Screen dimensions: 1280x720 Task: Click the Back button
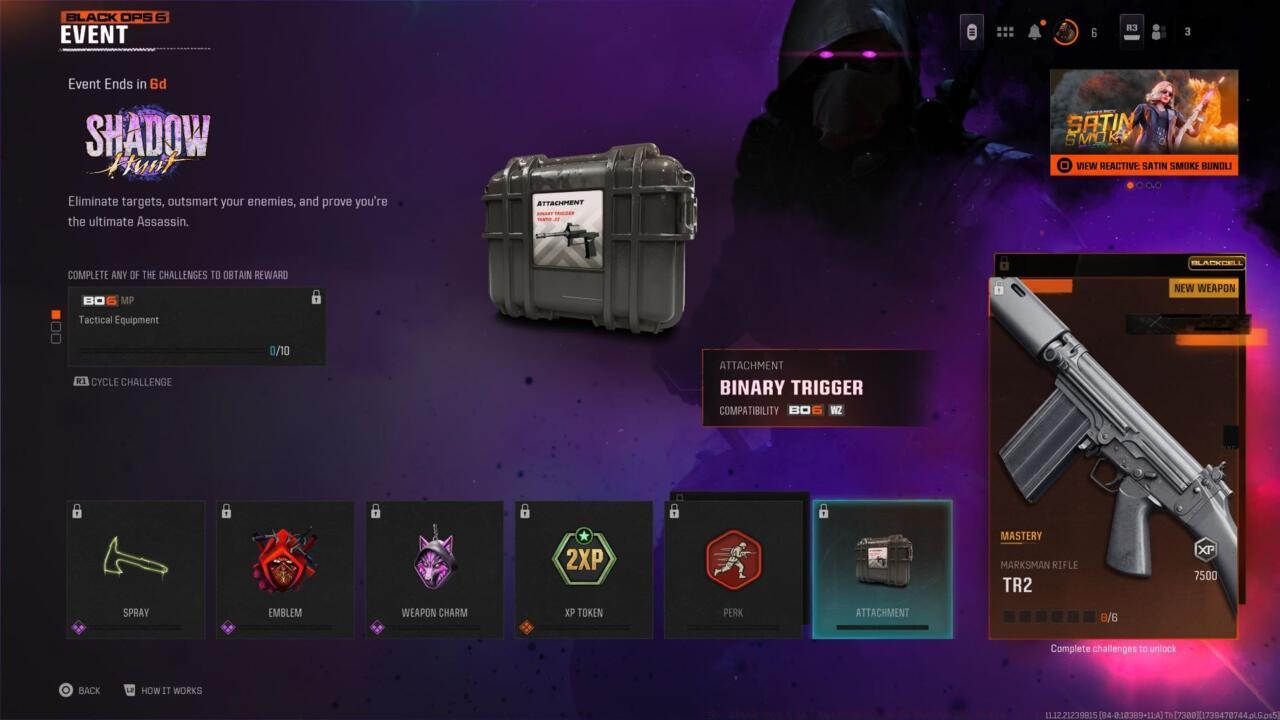[80, 690]
